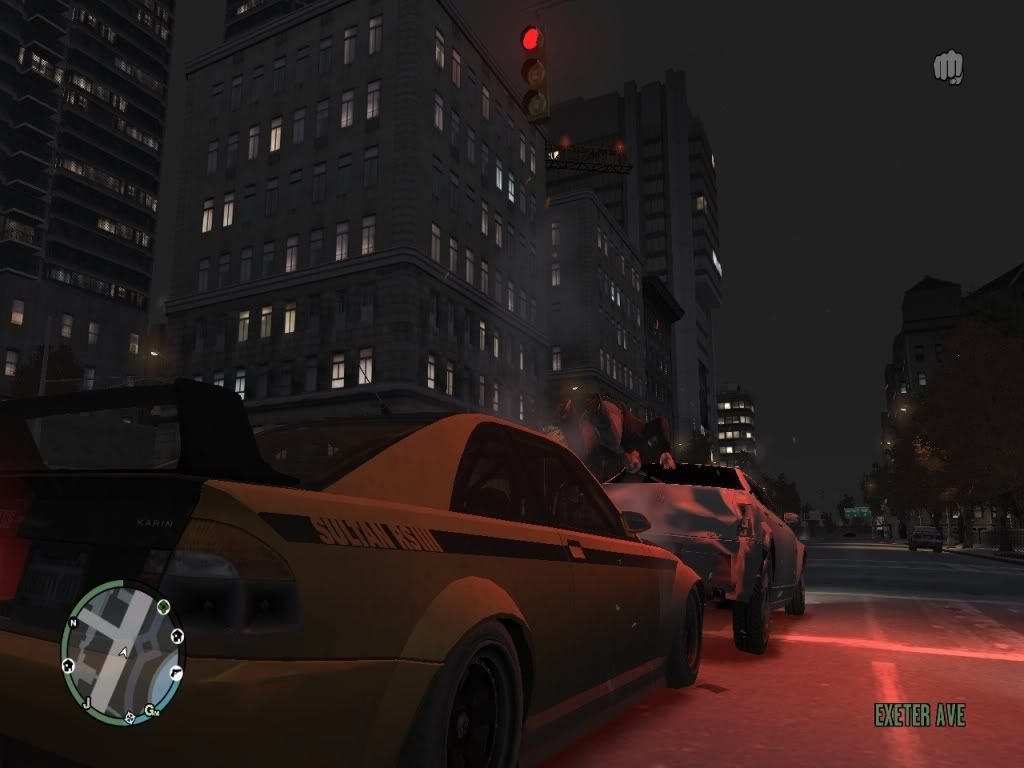Open the circular radar minimap

(121, 652)
